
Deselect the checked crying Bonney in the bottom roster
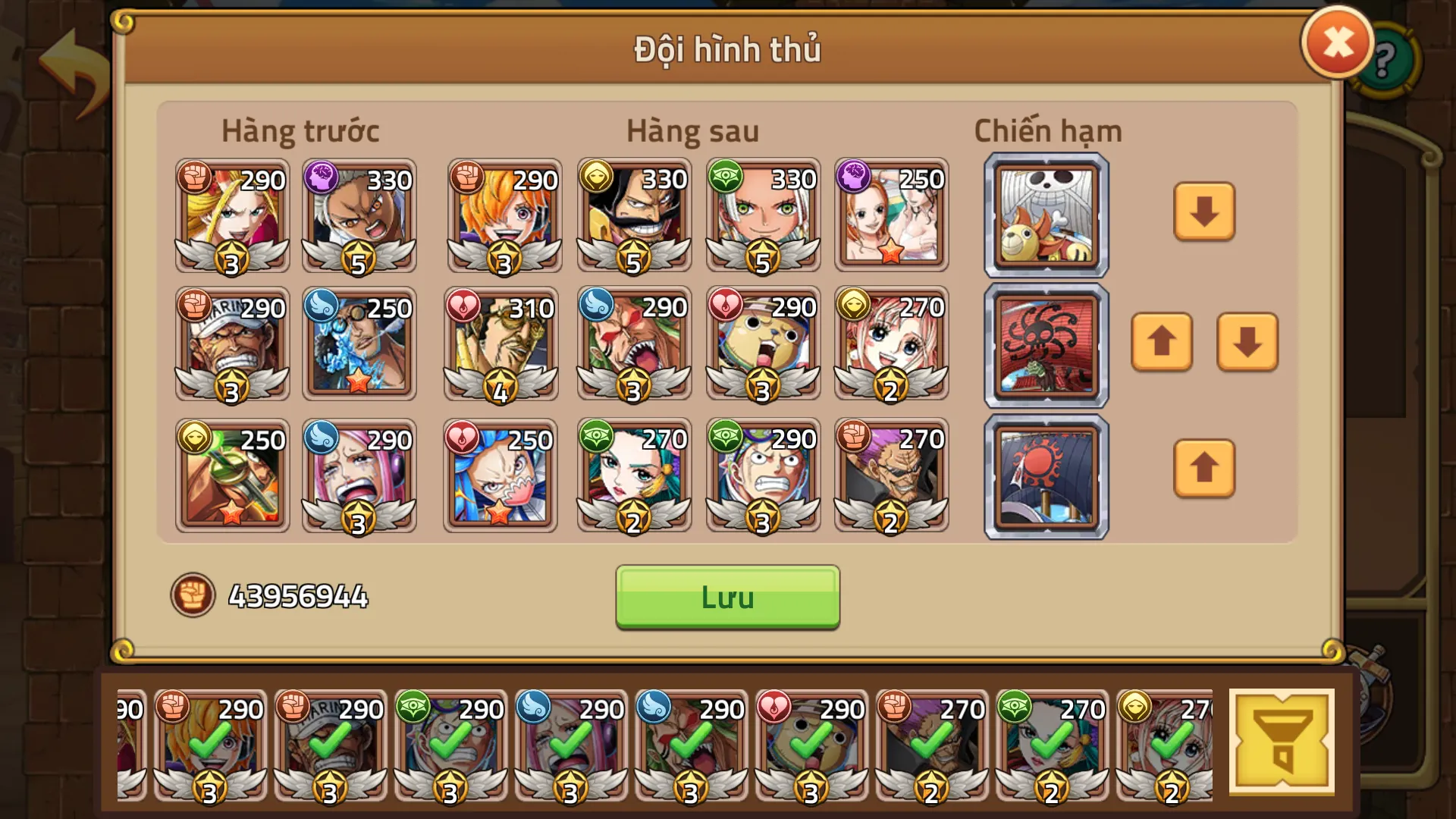569,747
